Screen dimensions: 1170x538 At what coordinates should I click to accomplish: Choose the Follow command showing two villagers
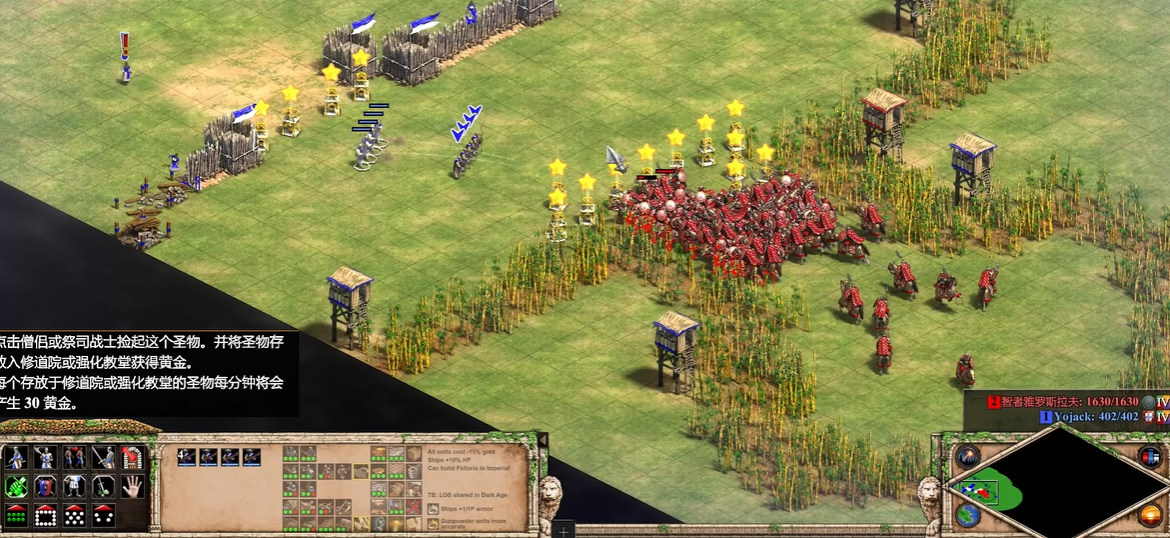click(74, 458)
